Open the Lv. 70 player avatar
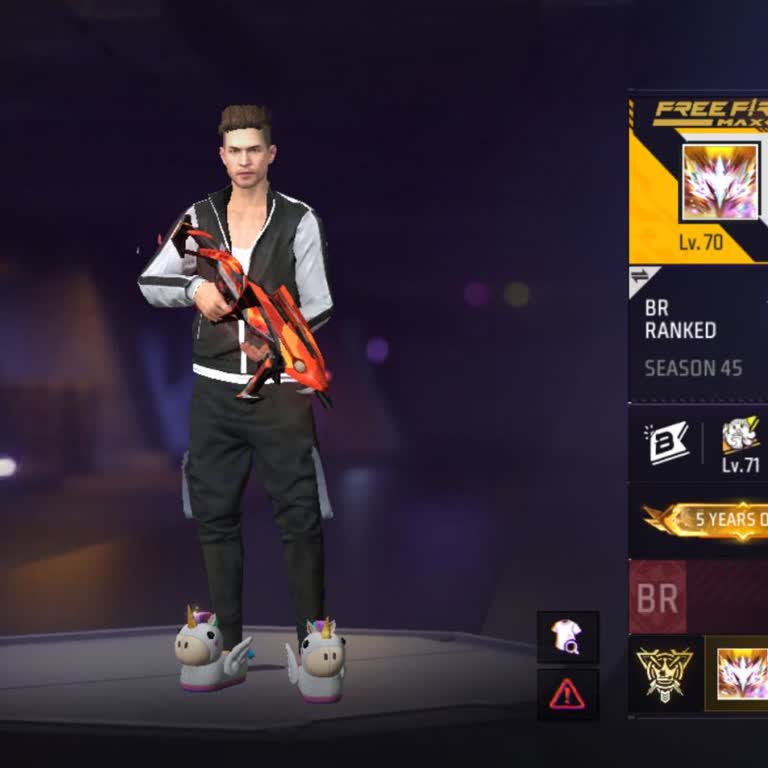The image size is (768, 768). pos(720,182)
